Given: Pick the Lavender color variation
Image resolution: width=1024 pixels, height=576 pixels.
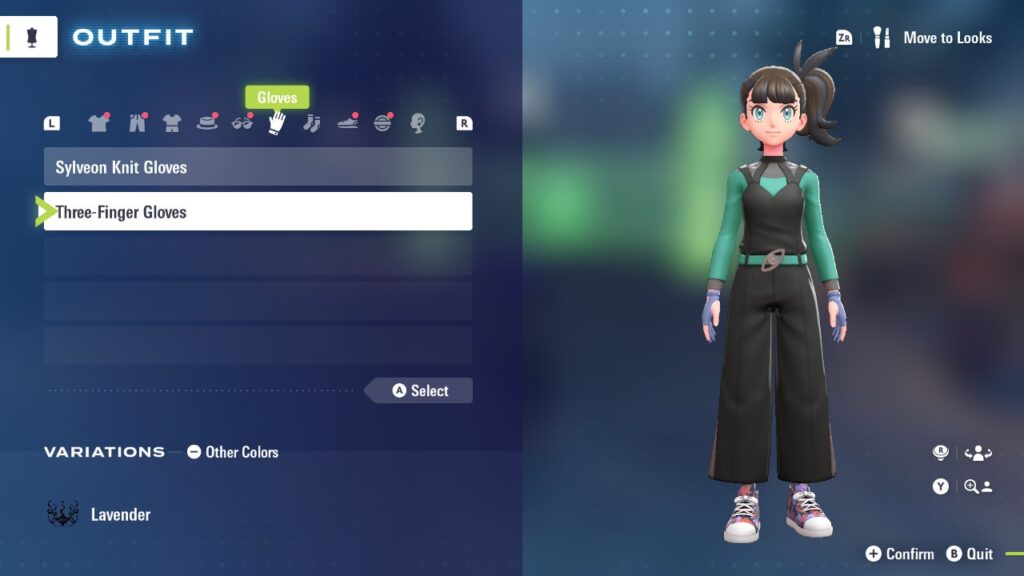Looking at the screenshot, I should tap(120, 515).
